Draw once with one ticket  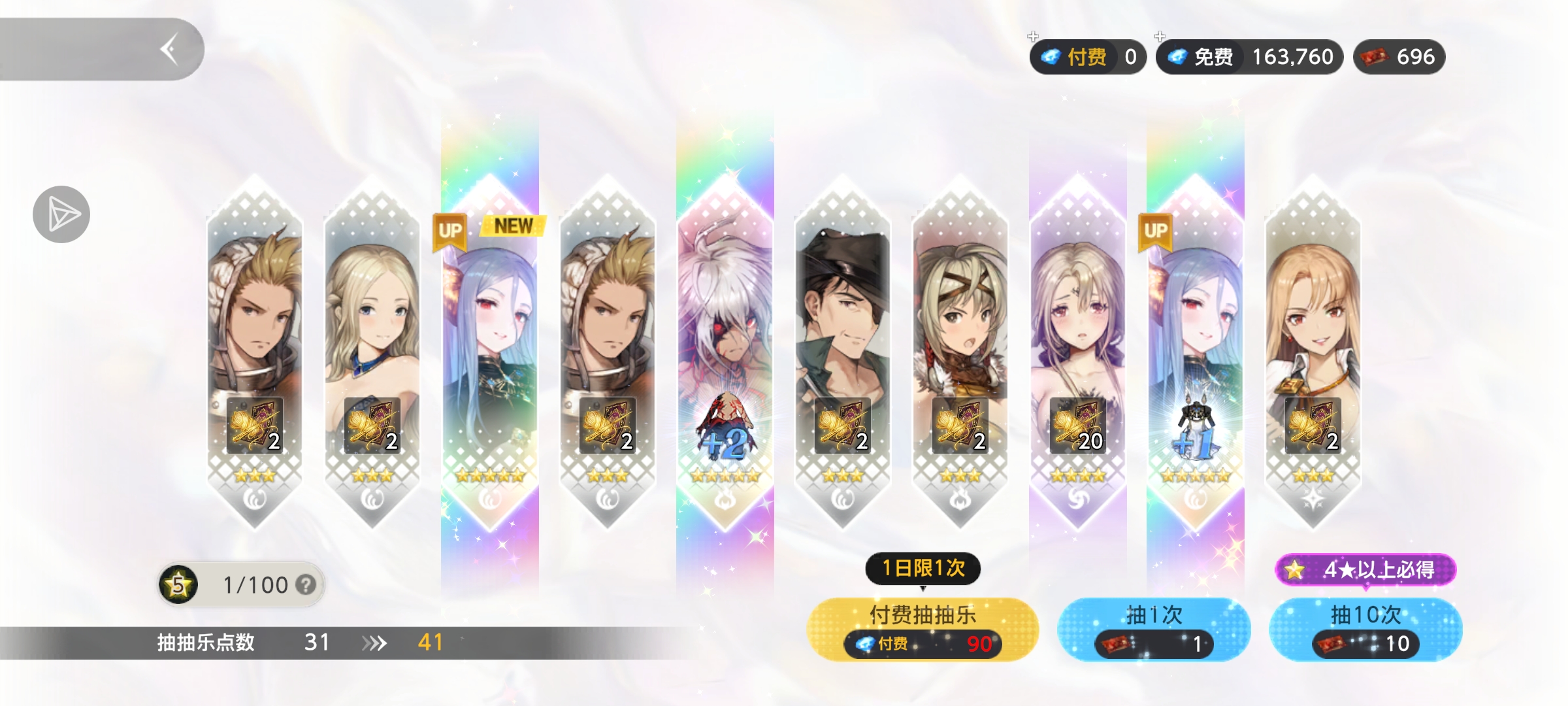(x=1154, y=629)
